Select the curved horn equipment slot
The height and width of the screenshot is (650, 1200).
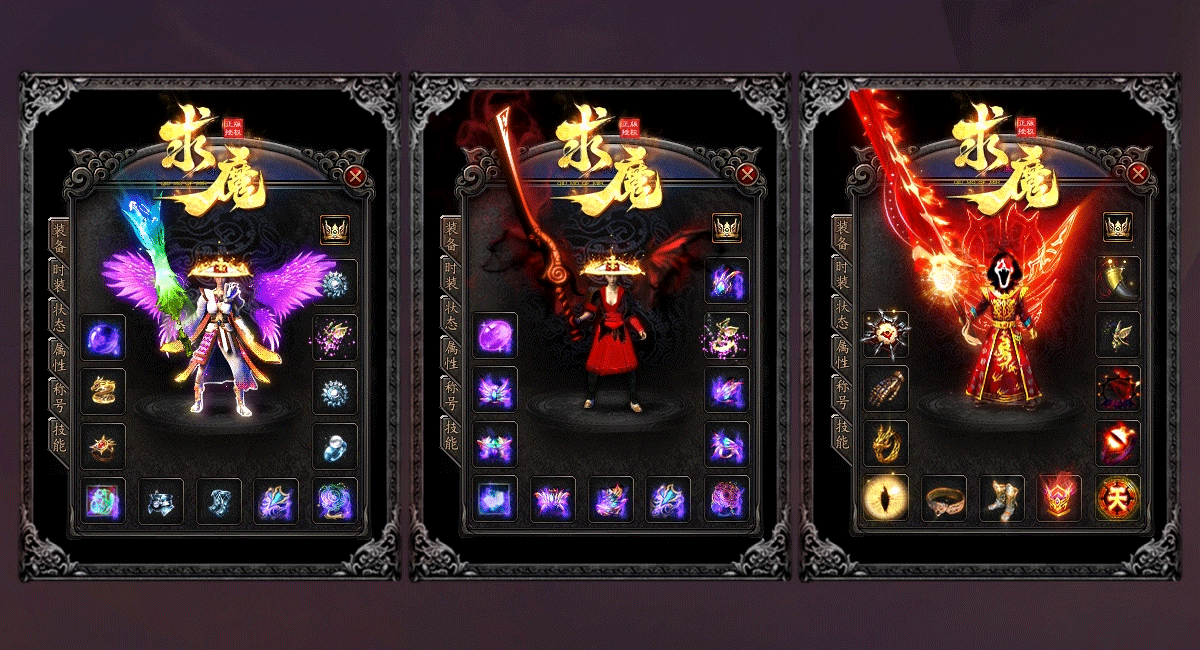(x=1117, y=280)
